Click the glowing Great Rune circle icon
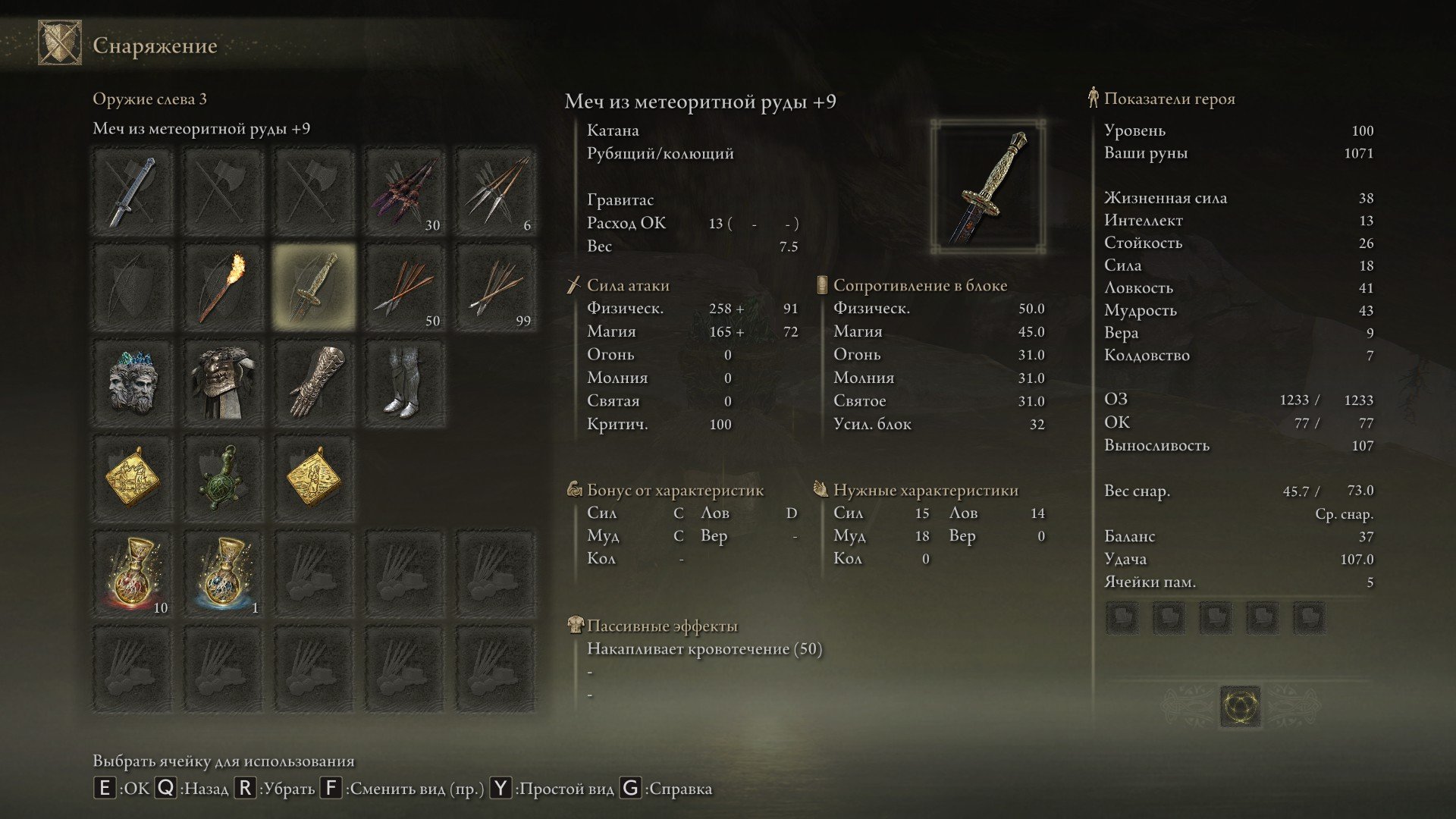Screen dimensions: 1456x819 click(x=1241, y=706)
